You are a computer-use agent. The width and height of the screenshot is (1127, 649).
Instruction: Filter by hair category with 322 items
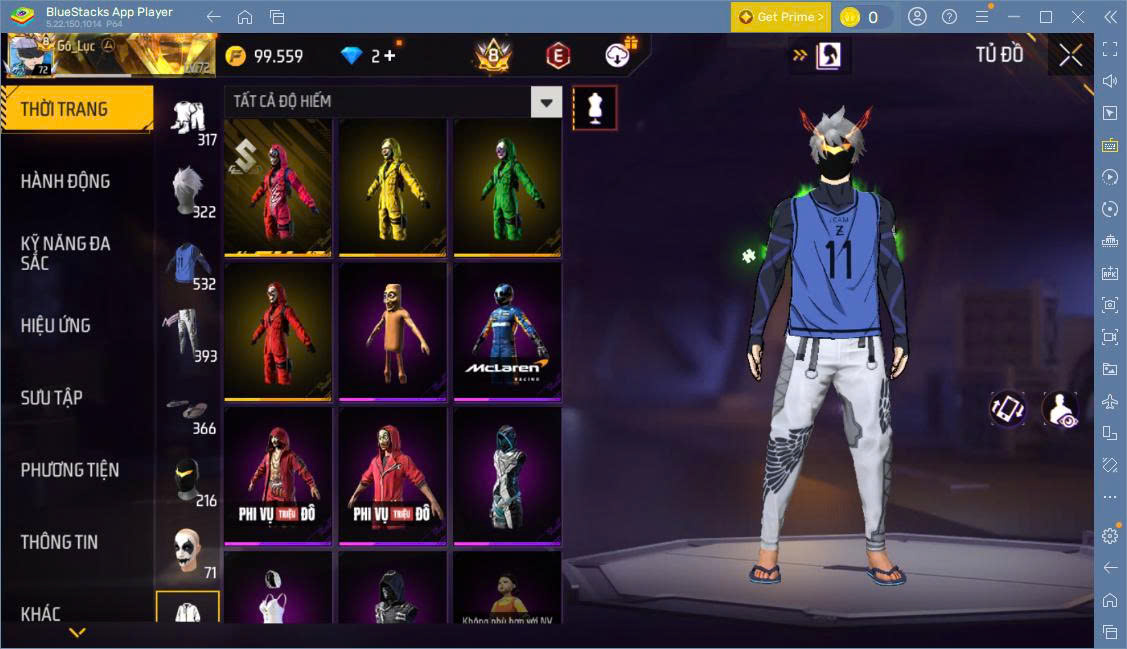(187, 190)
